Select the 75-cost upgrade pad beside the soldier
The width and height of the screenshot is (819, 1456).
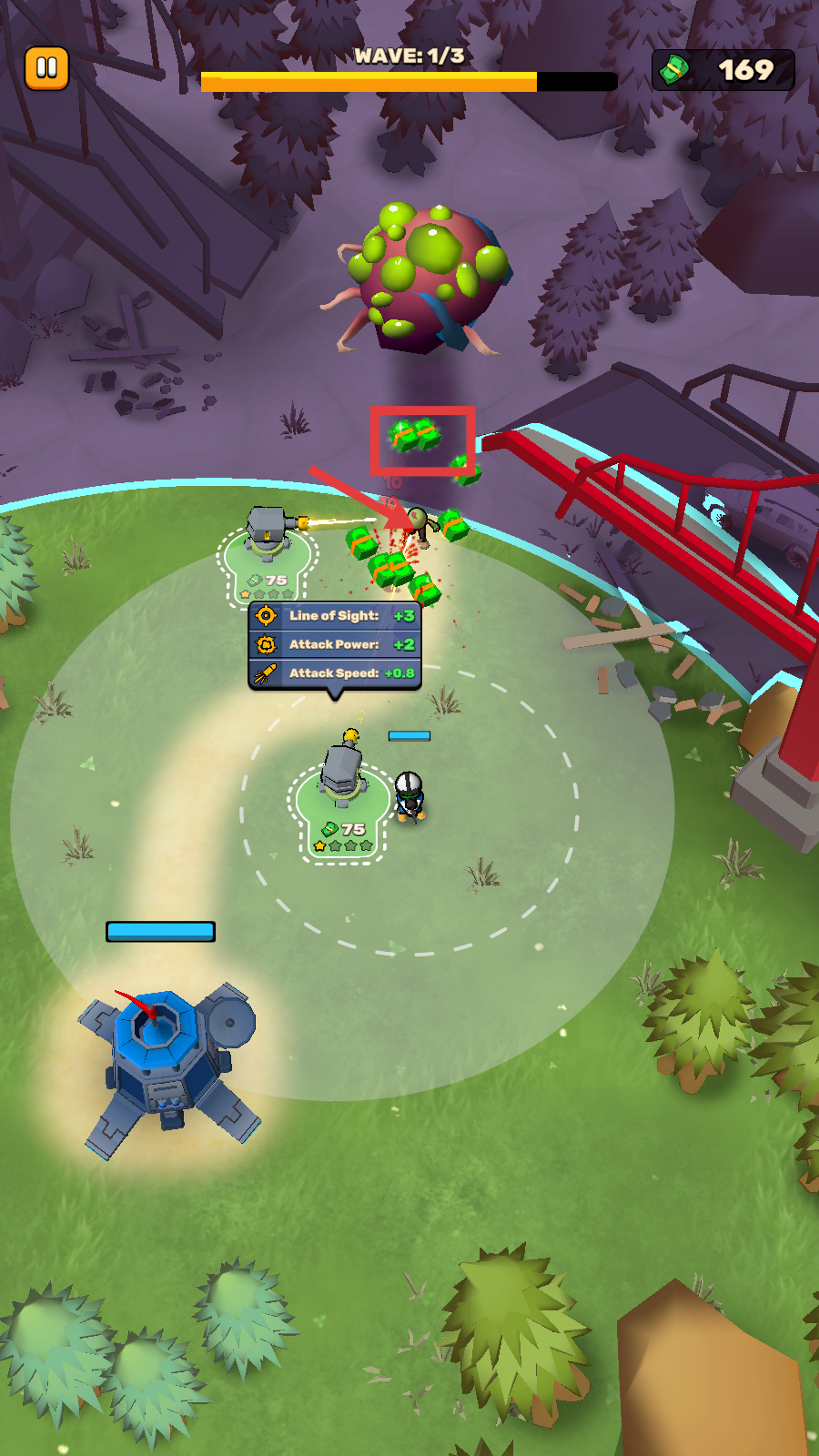coord(343,815)
